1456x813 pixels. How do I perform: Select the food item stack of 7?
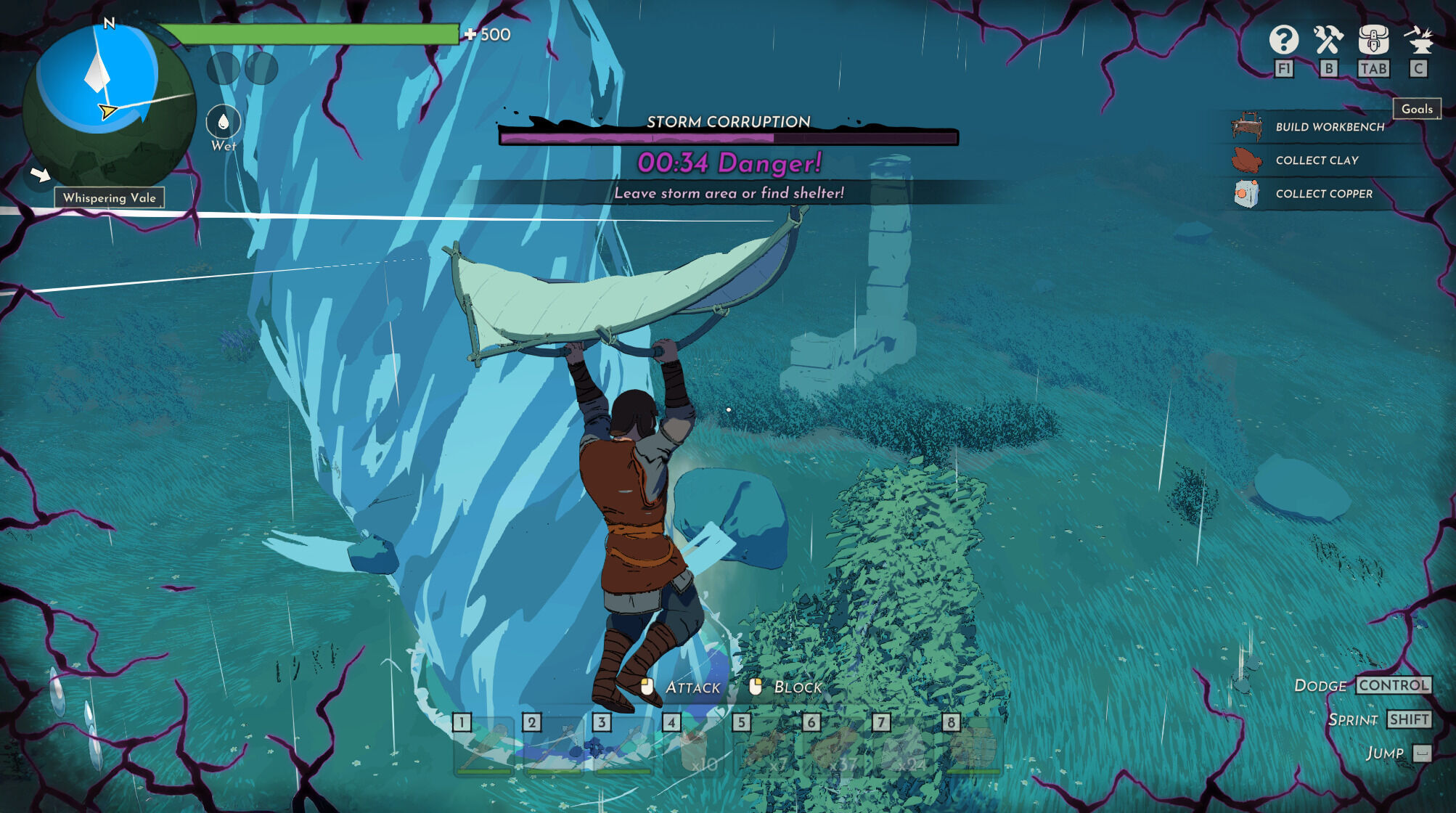coord(764,749)
